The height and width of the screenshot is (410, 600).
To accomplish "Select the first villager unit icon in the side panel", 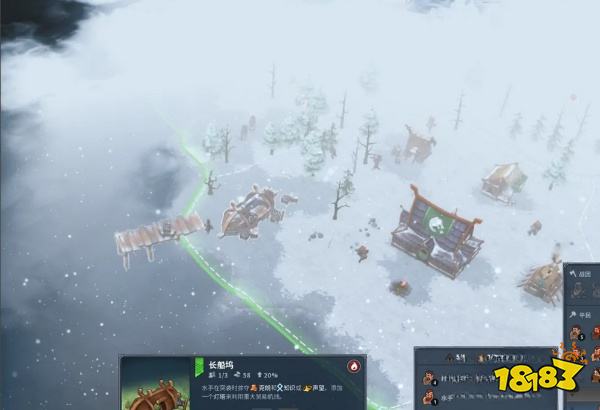I will pos(577,333).
